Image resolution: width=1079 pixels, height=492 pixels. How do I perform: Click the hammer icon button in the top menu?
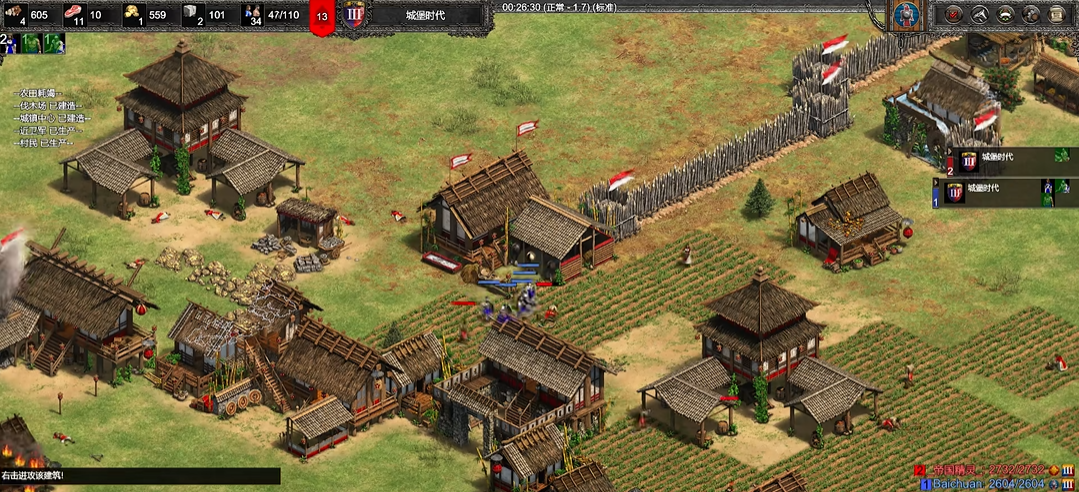point(980,15)
